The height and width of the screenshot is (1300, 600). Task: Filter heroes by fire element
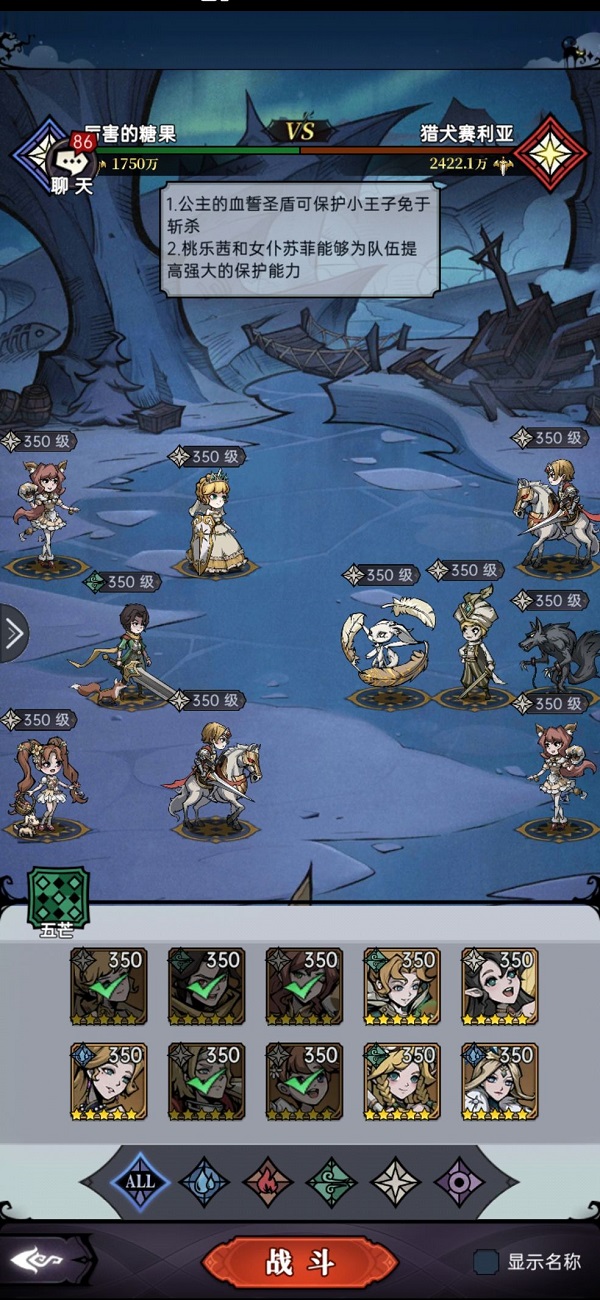point(268,1181)
